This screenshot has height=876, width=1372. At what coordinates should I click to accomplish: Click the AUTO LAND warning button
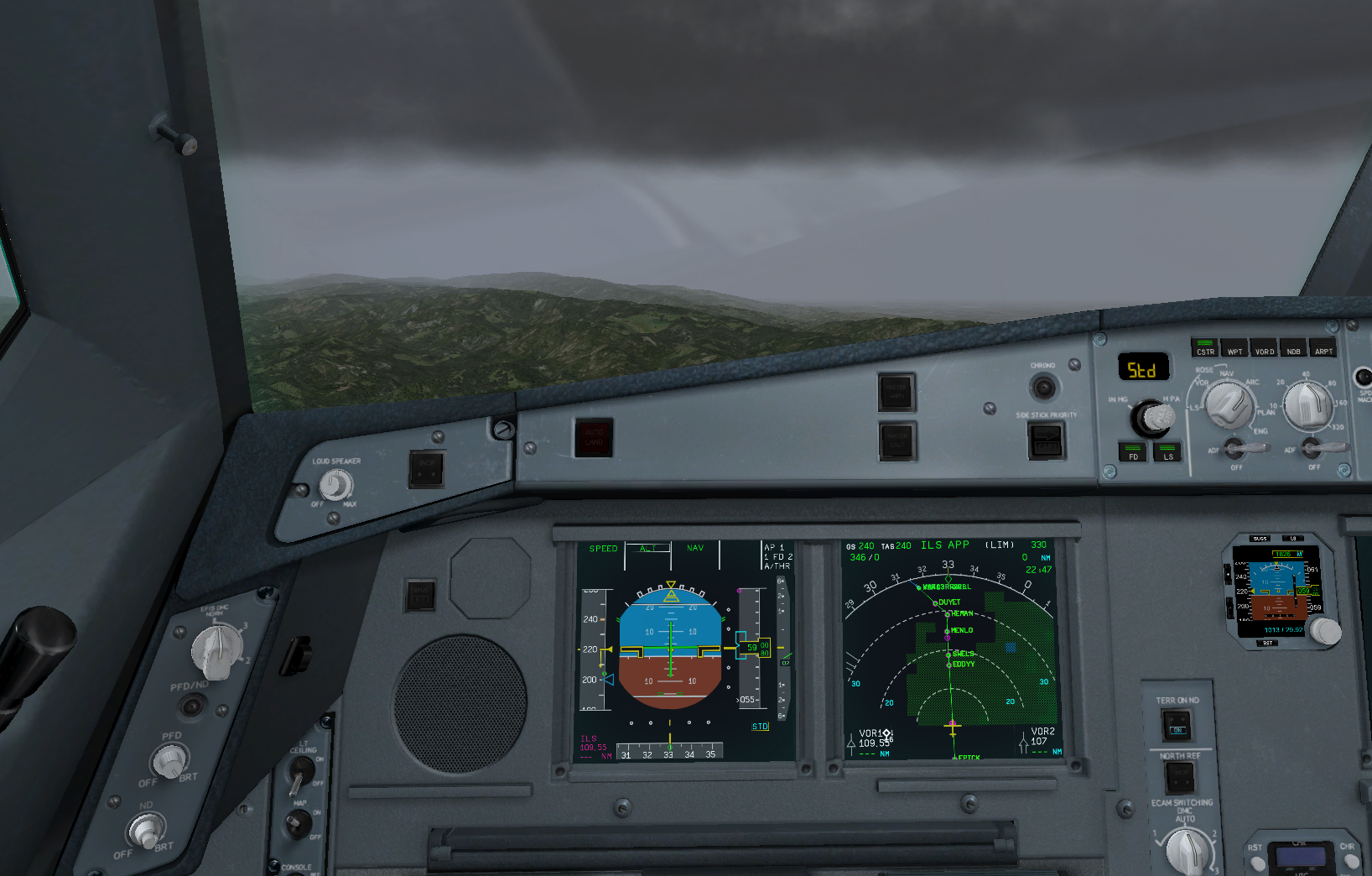594,437
